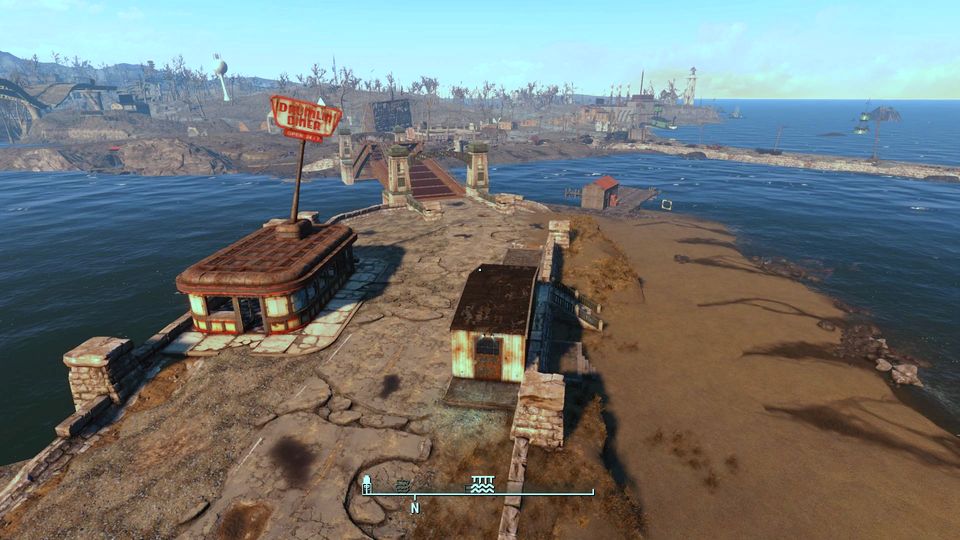Click the pier location marker on the compass
Image resolution: width=960 pixels, height=540 pixels.
point(483,484)
